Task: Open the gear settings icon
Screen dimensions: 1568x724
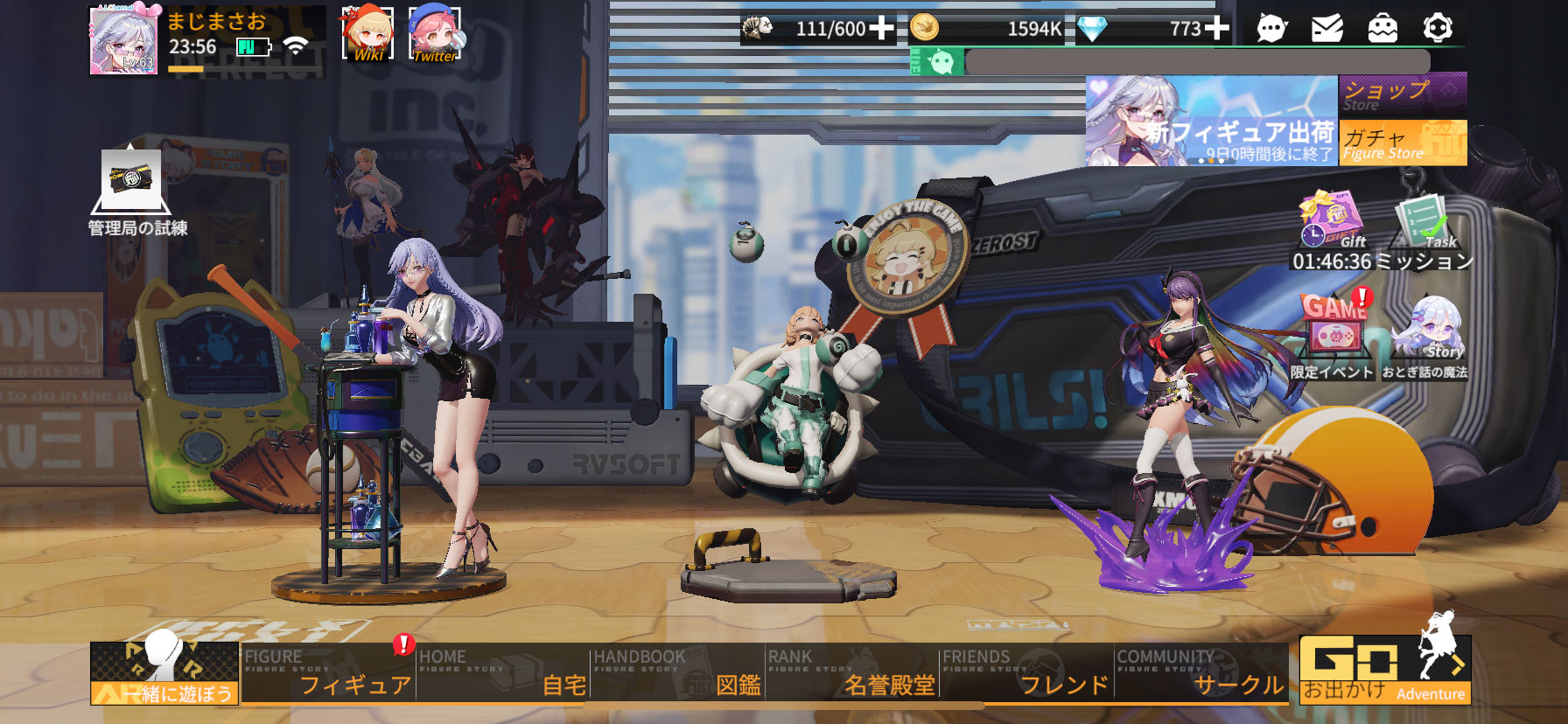Action: coord(1438,29)
